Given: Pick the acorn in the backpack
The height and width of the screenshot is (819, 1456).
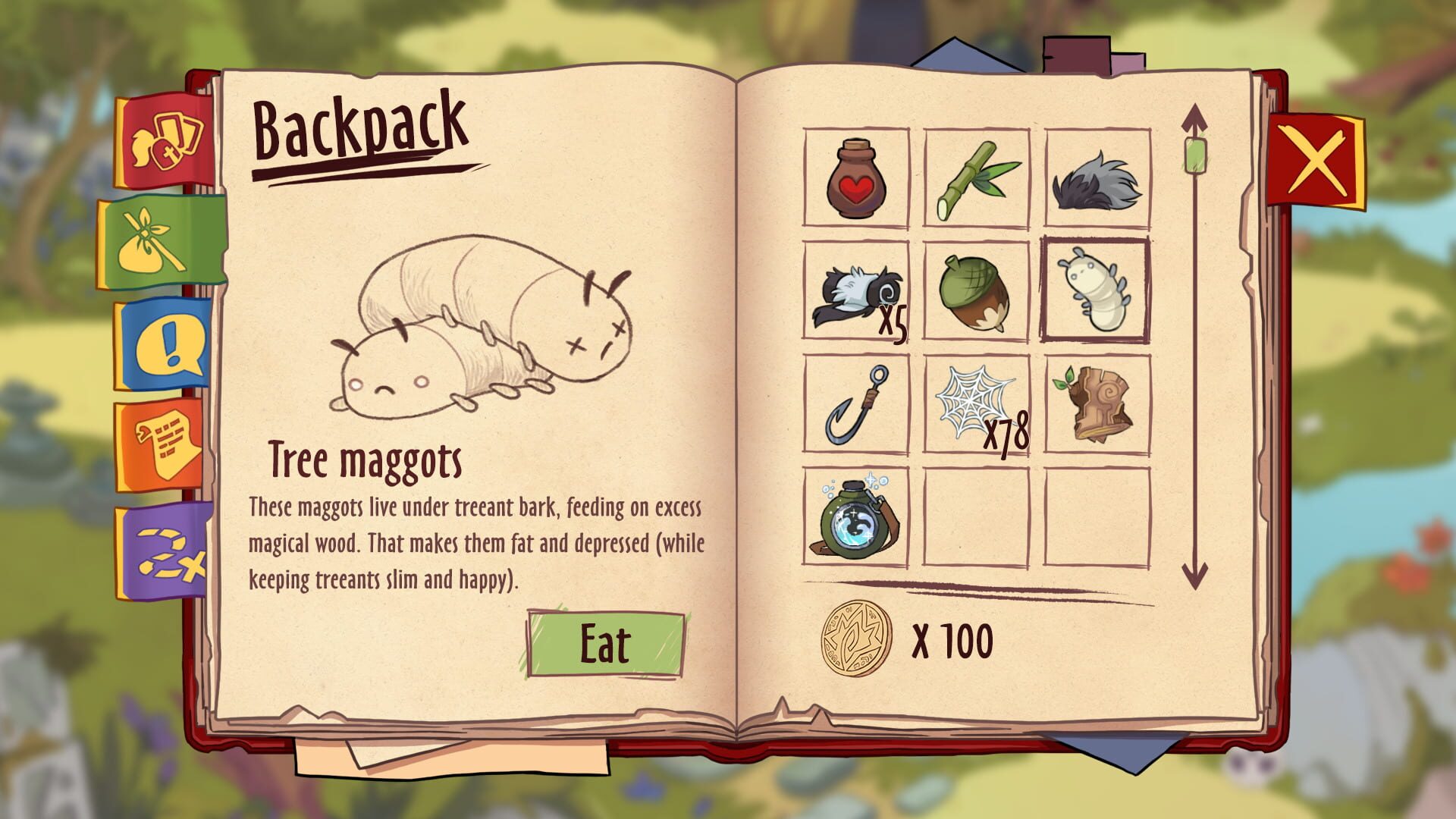Looking at the screenshot, I should pos(976,291).
